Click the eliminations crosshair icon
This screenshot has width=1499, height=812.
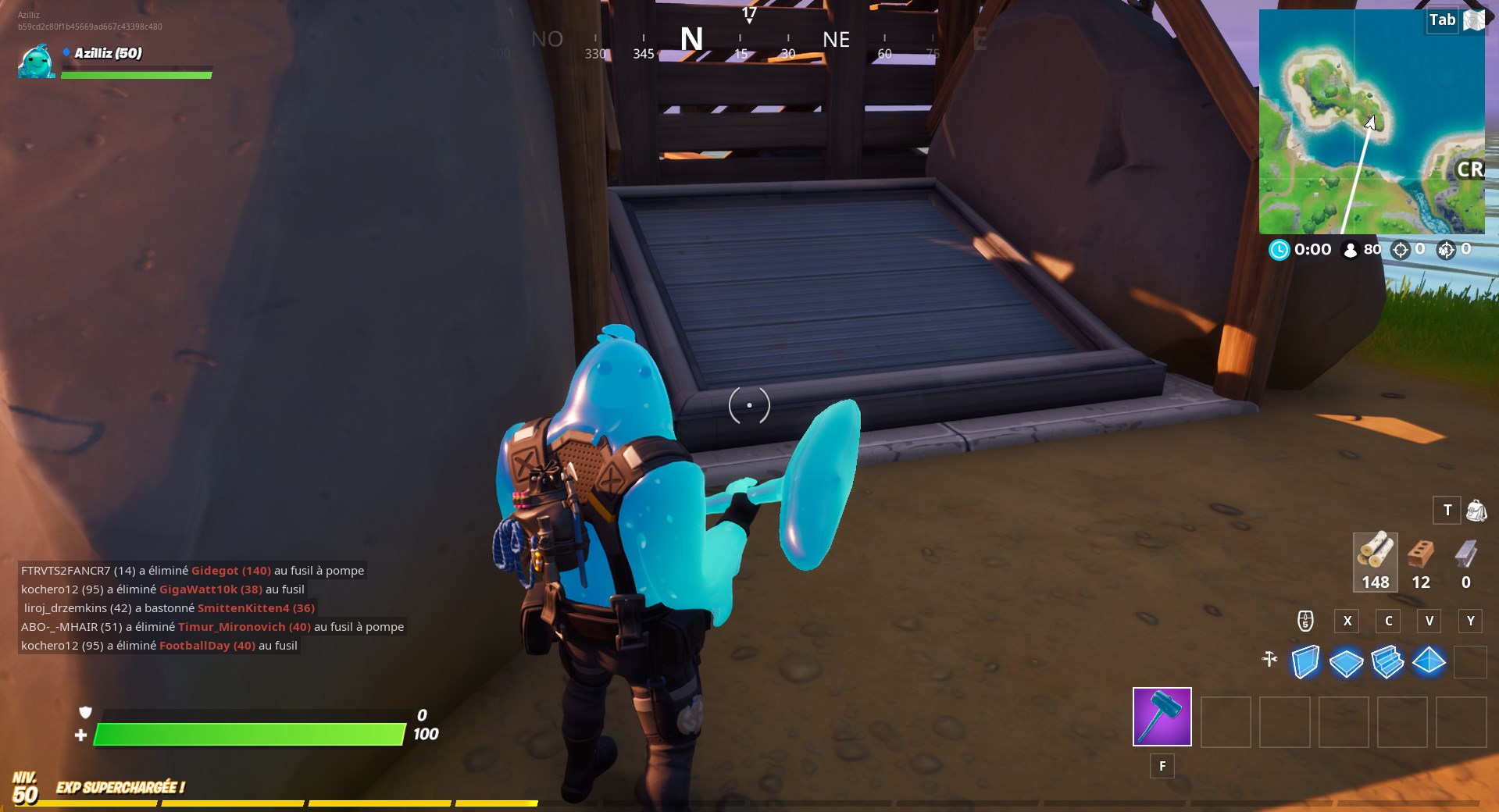[x=1401, y=250]
